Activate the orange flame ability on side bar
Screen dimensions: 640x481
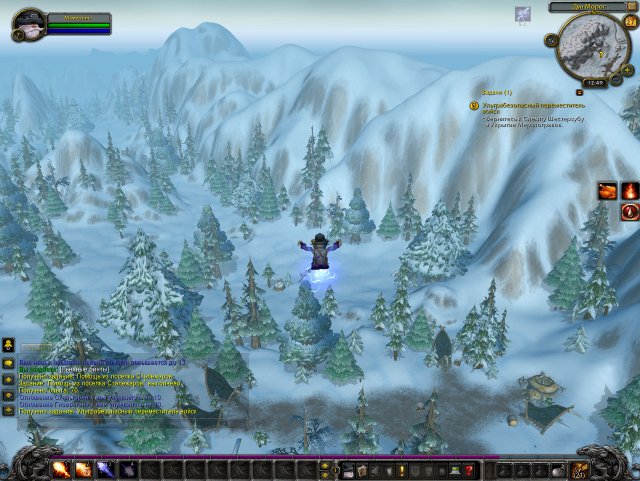(630, 190)
